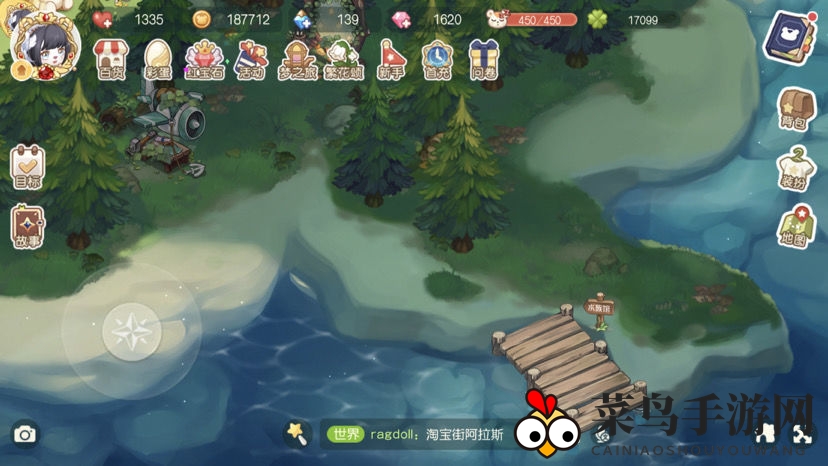The height and width of the screenshot is (466, 828).
Task: Open the 新手 beginner guide
Action: click(391, 58)
